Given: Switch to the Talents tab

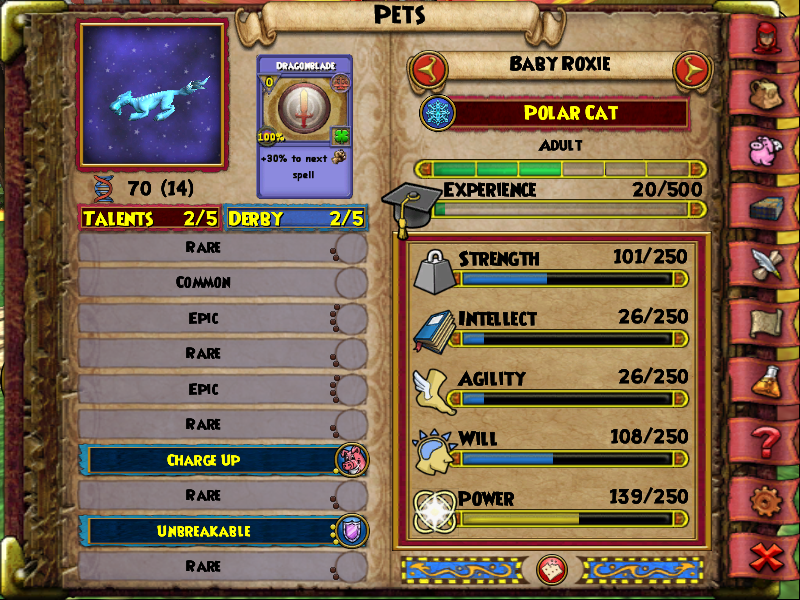Looking at the screenshot, I should (150, 218).
